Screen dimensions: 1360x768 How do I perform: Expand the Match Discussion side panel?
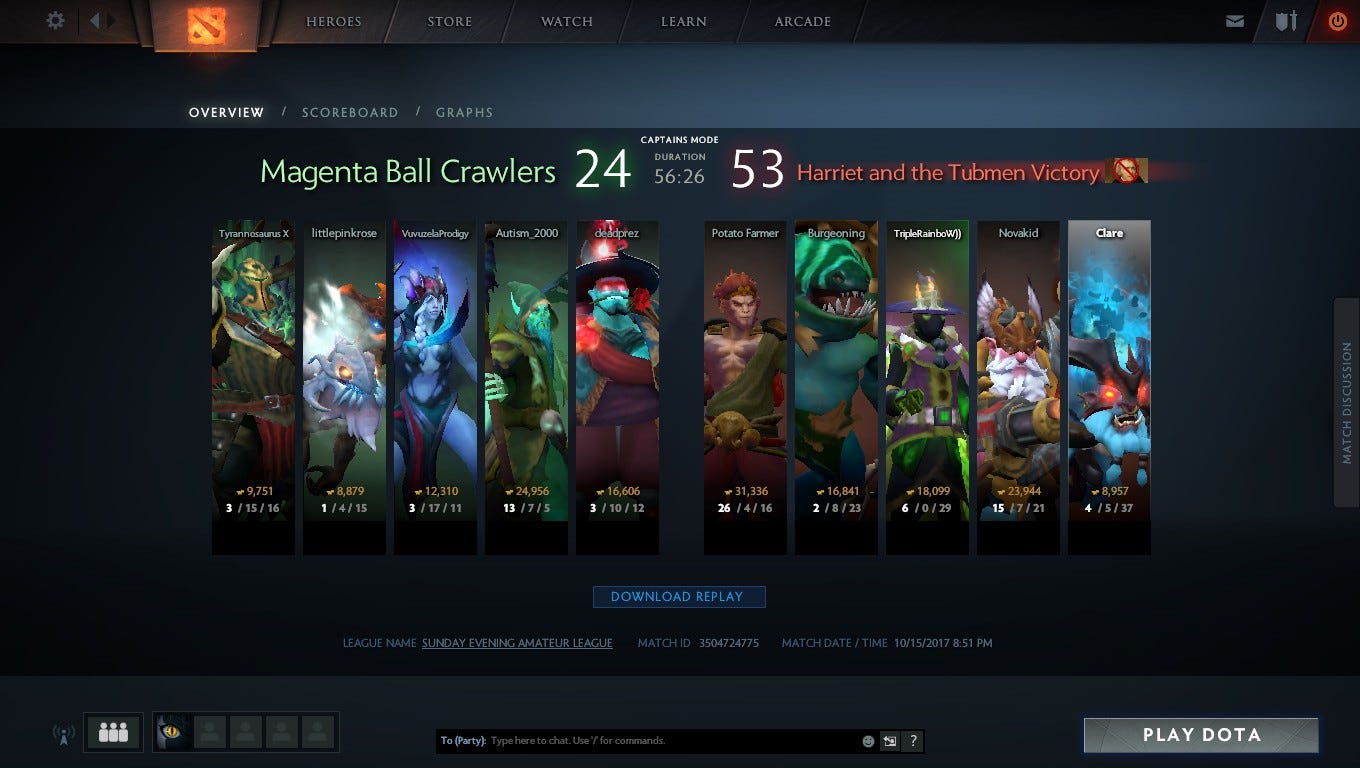pyautogui.click(x=1346, y=403)
